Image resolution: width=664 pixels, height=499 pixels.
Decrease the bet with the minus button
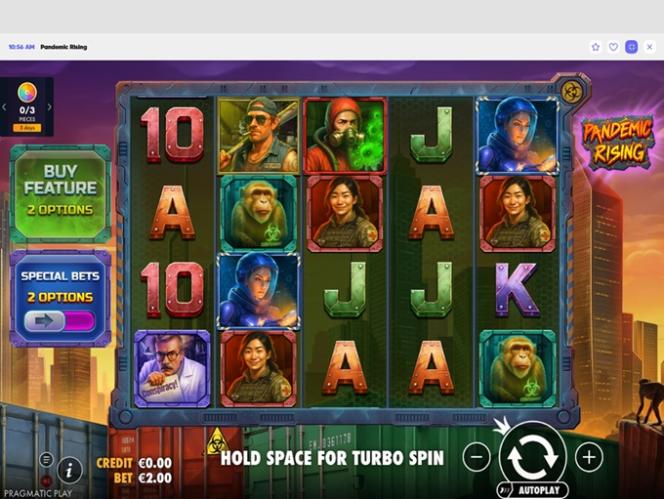pyautogui.click(x=478, y=457)
